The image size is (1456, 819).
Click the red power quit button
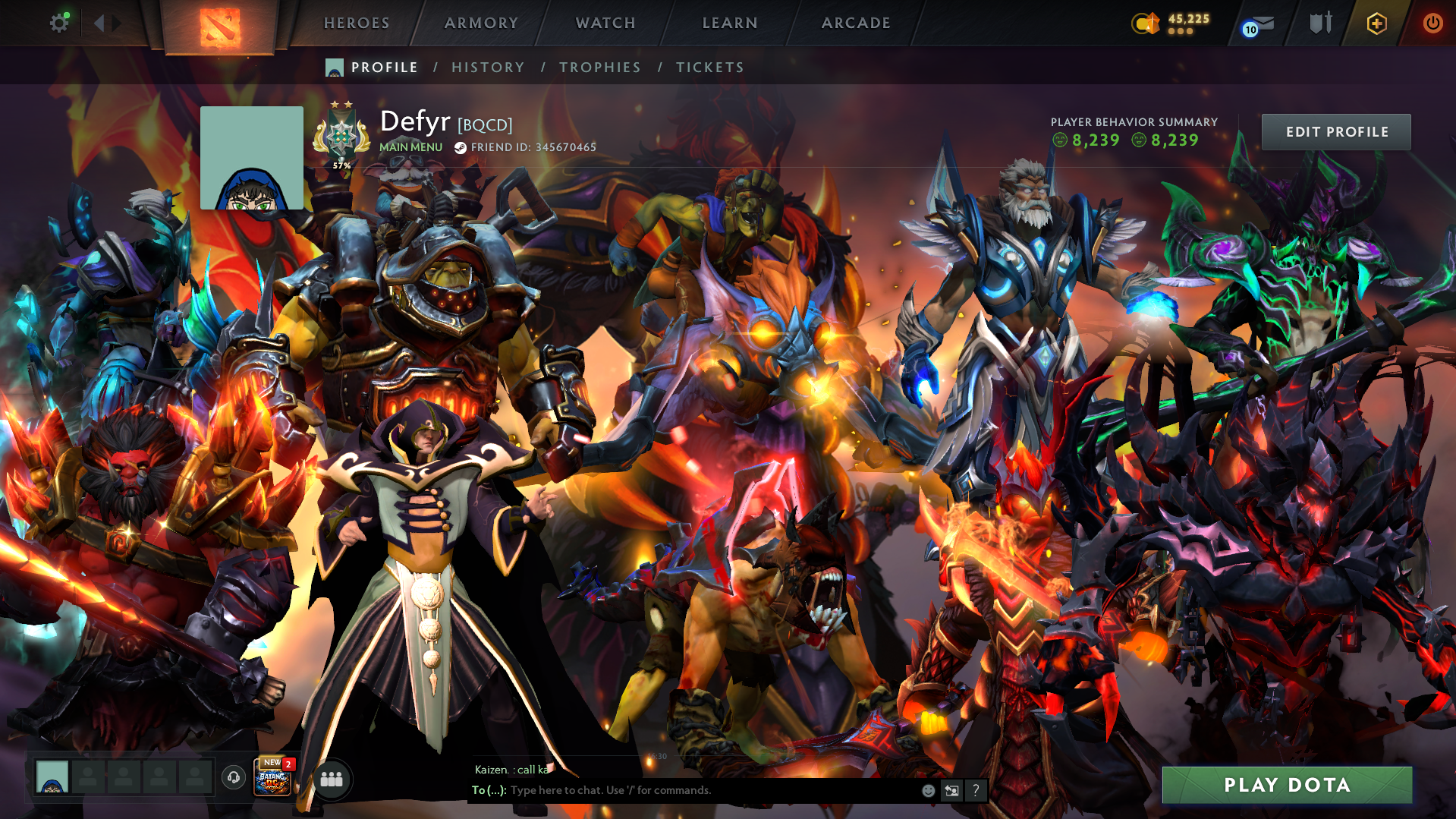pos(1432,24)
